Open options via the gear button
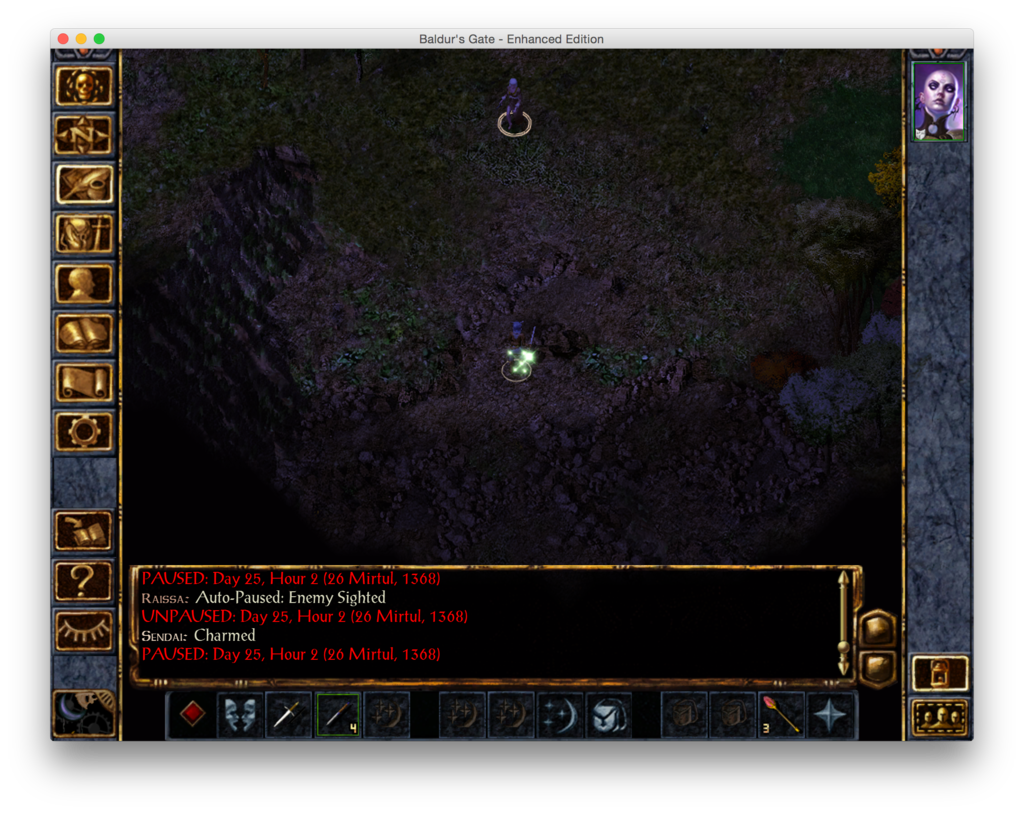 pyautogui.click(x=84, y=431)
